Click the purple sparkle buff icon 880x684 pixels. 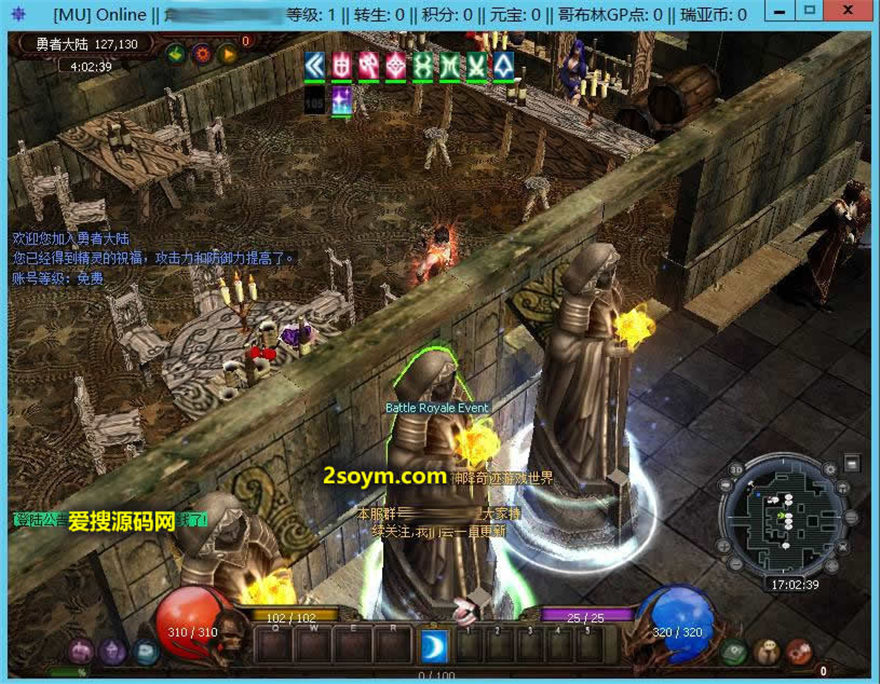coord(343,98)
